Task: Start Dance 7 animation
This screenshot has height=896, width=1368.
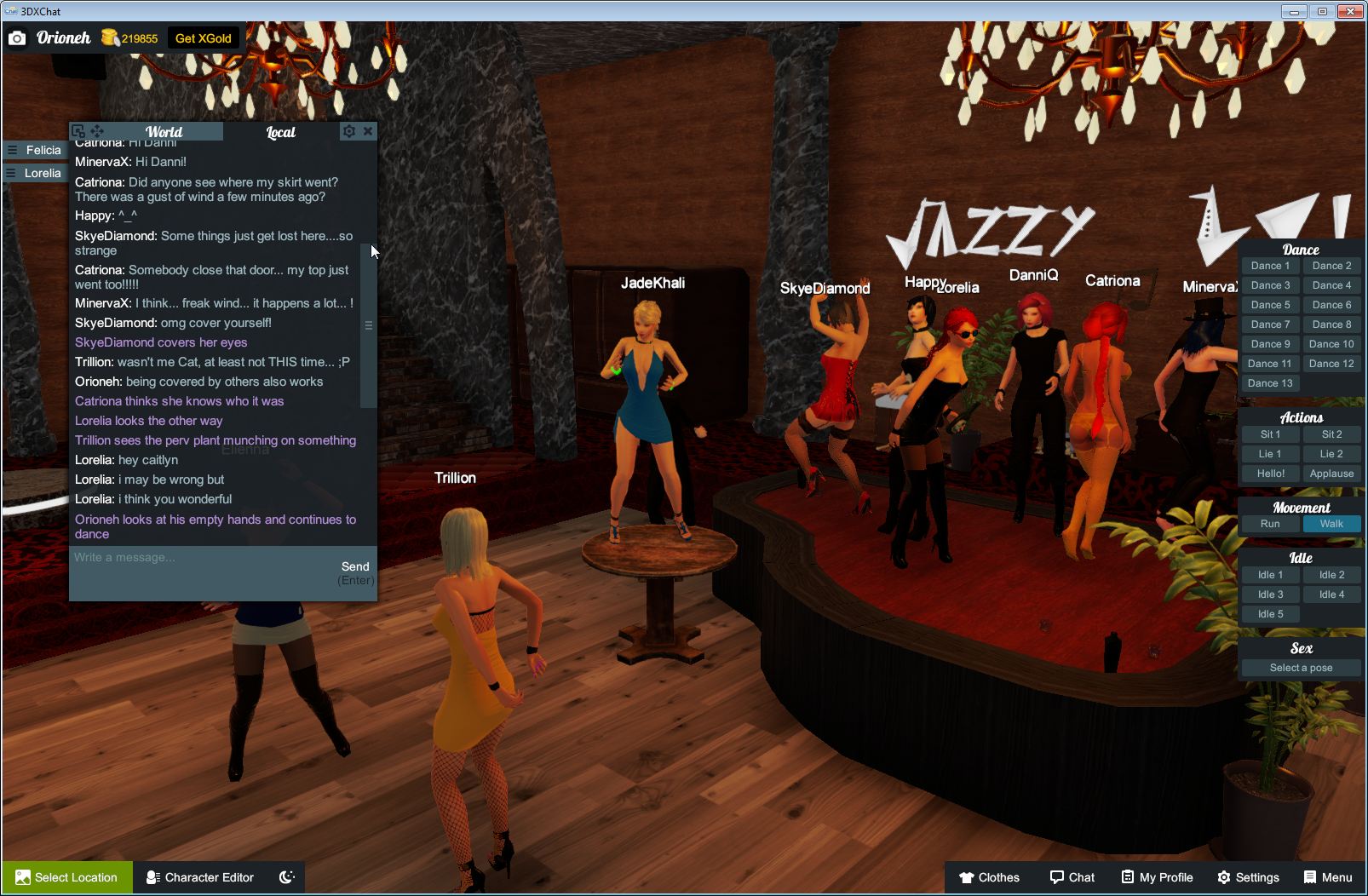Action: coord(1270,325)
